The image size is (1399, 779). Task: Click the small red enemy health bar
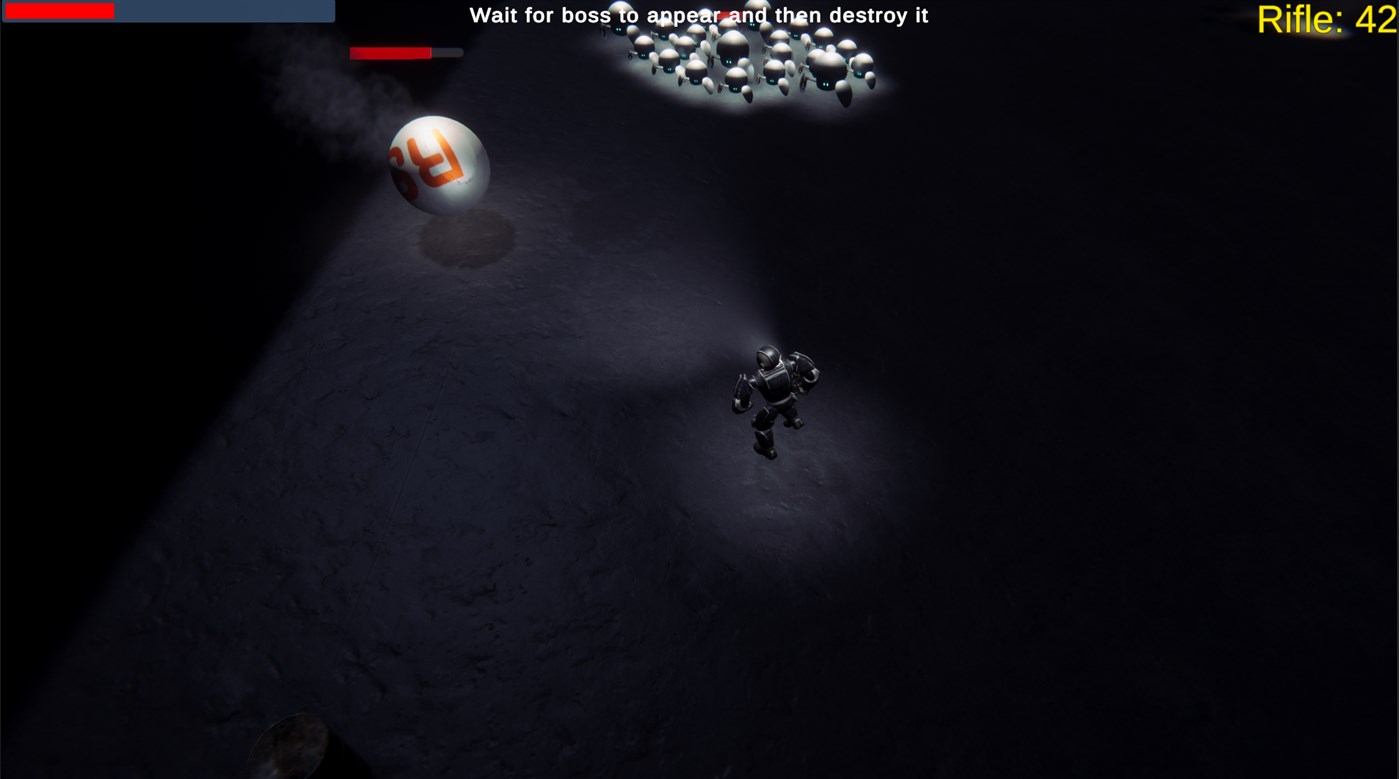pos(390,51)
